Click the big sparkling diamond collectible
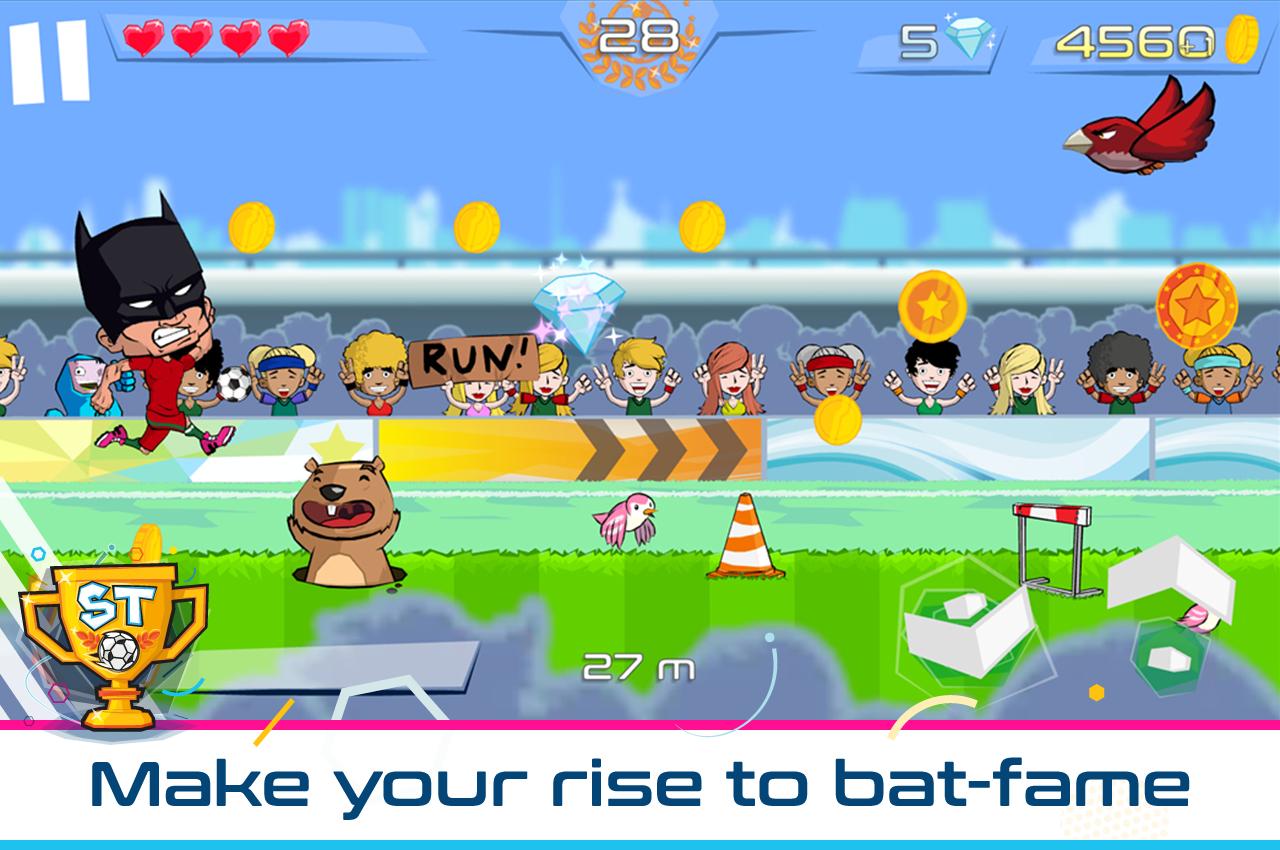 [575, 305]
